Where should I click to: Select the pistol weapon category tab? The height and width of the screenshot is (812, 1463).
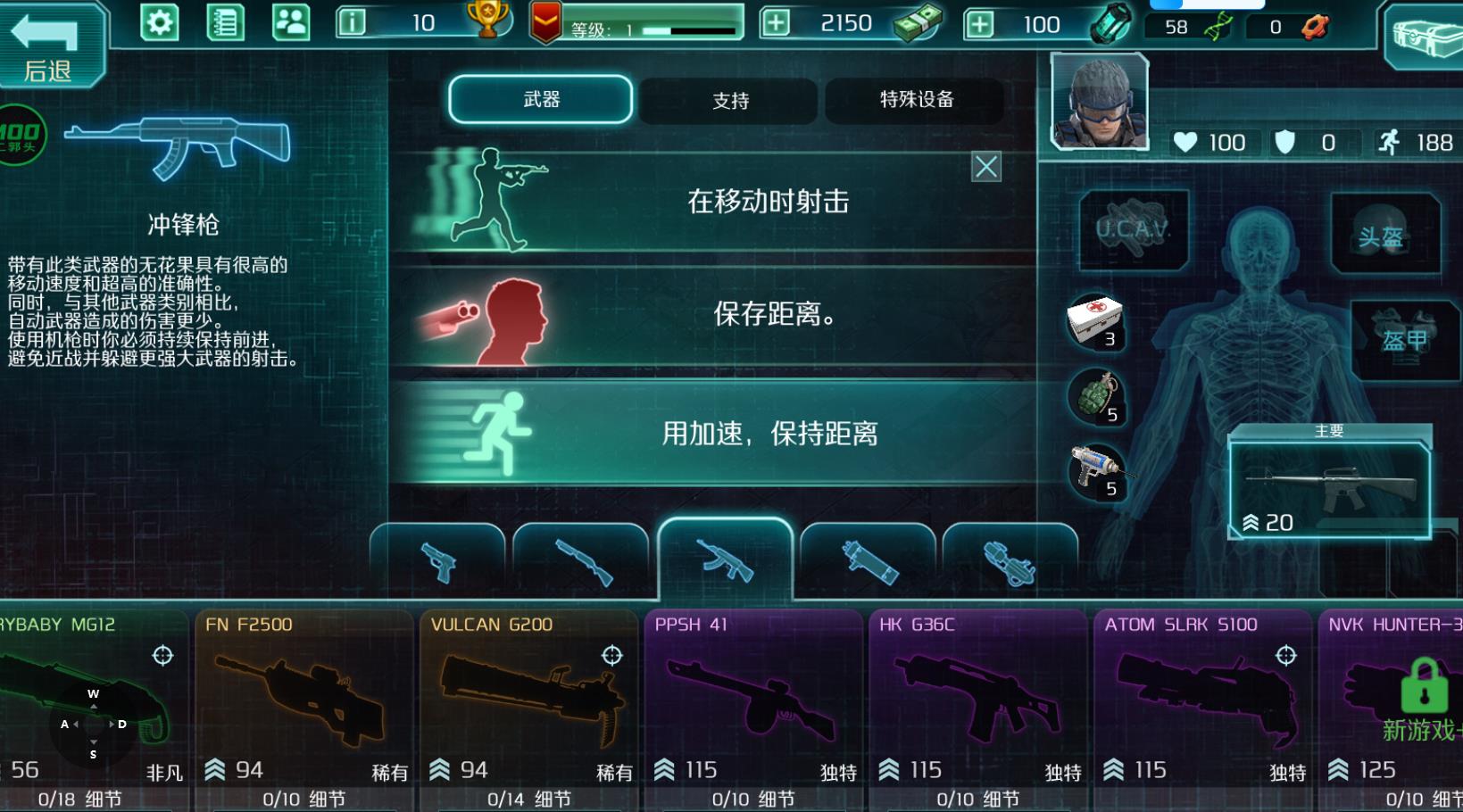tap(438, 562)
